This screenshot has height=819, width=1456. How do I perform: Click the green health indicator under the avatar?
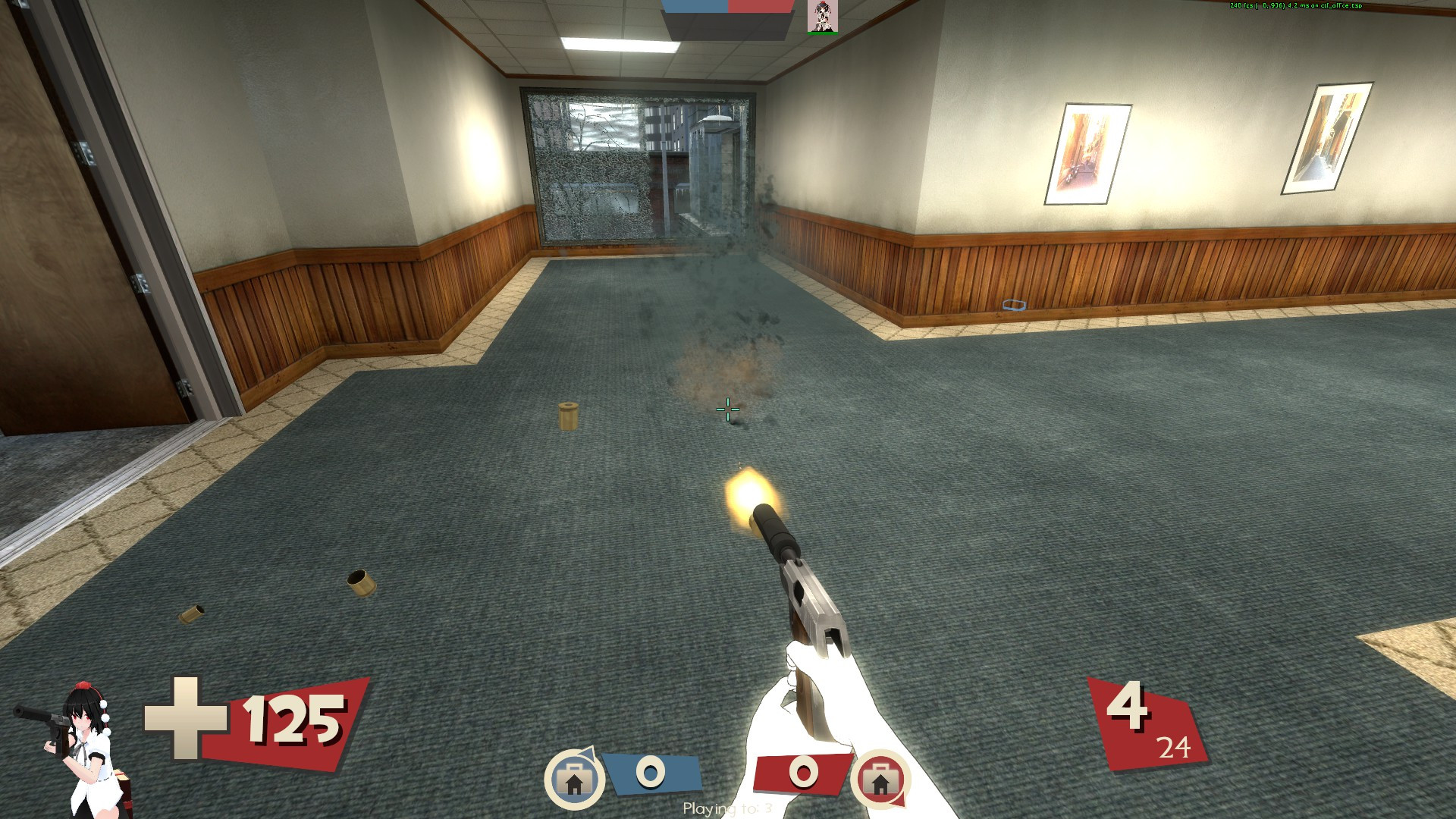(822, 34)
